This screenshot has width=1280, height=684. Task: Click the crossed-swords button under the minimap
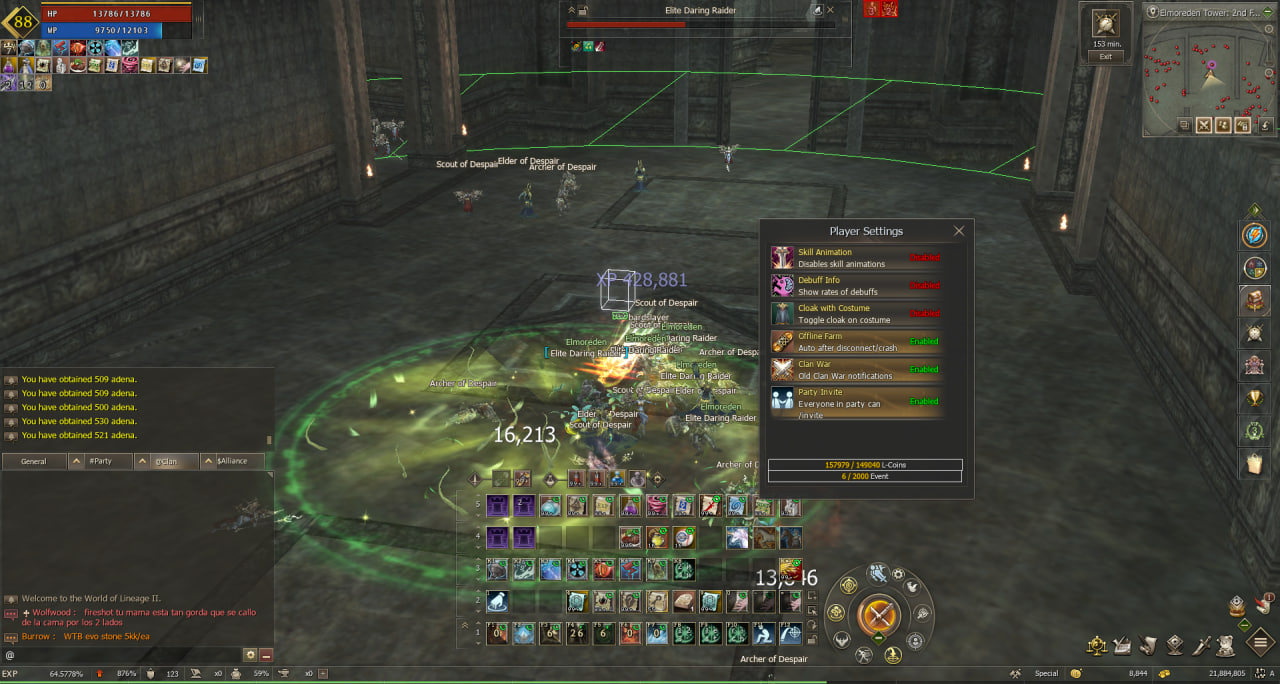1203,125
